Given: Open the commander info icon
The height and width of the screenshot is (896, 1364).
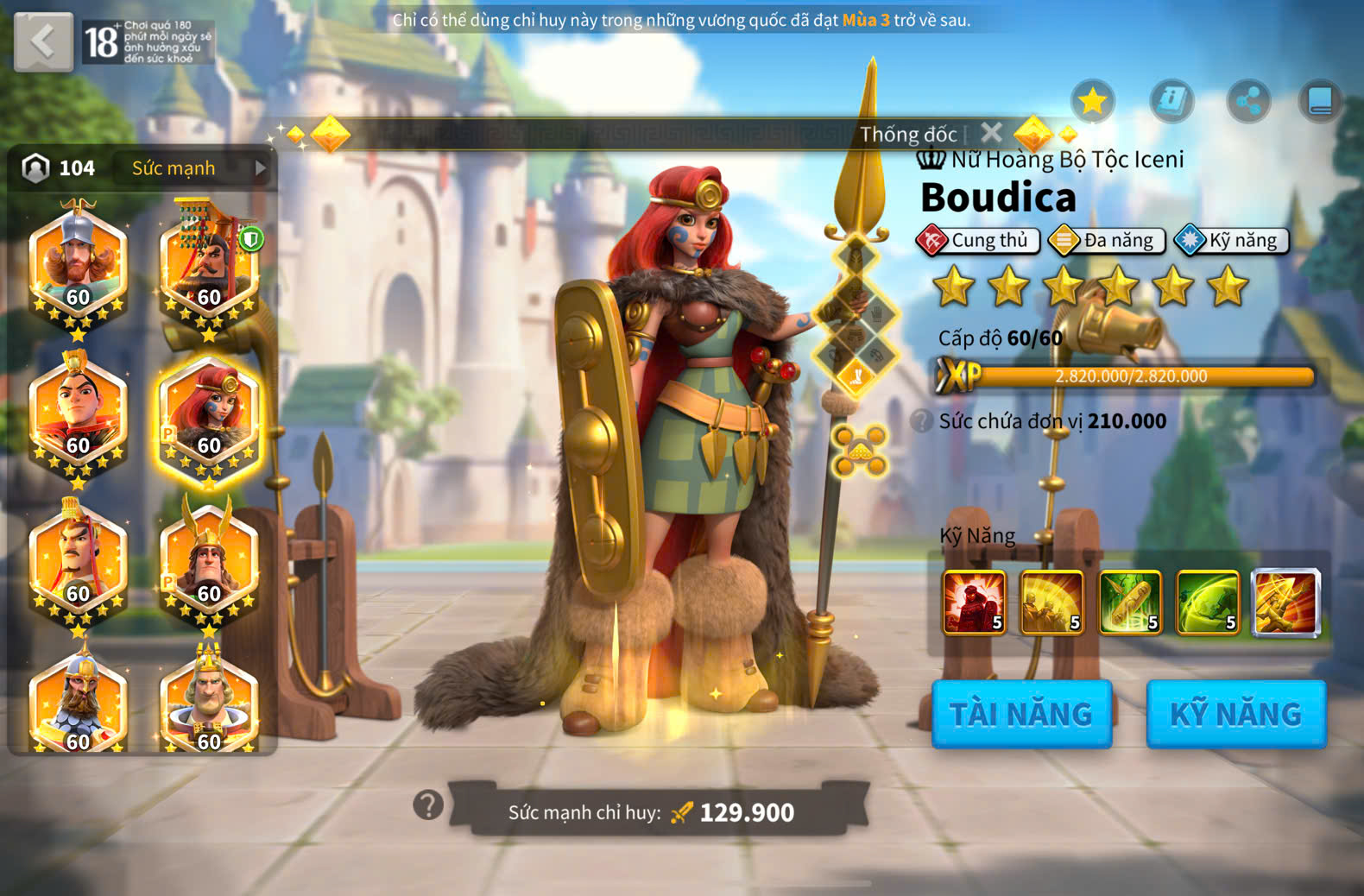Looking at the screenshot, I should click(x=1171, y=102).
